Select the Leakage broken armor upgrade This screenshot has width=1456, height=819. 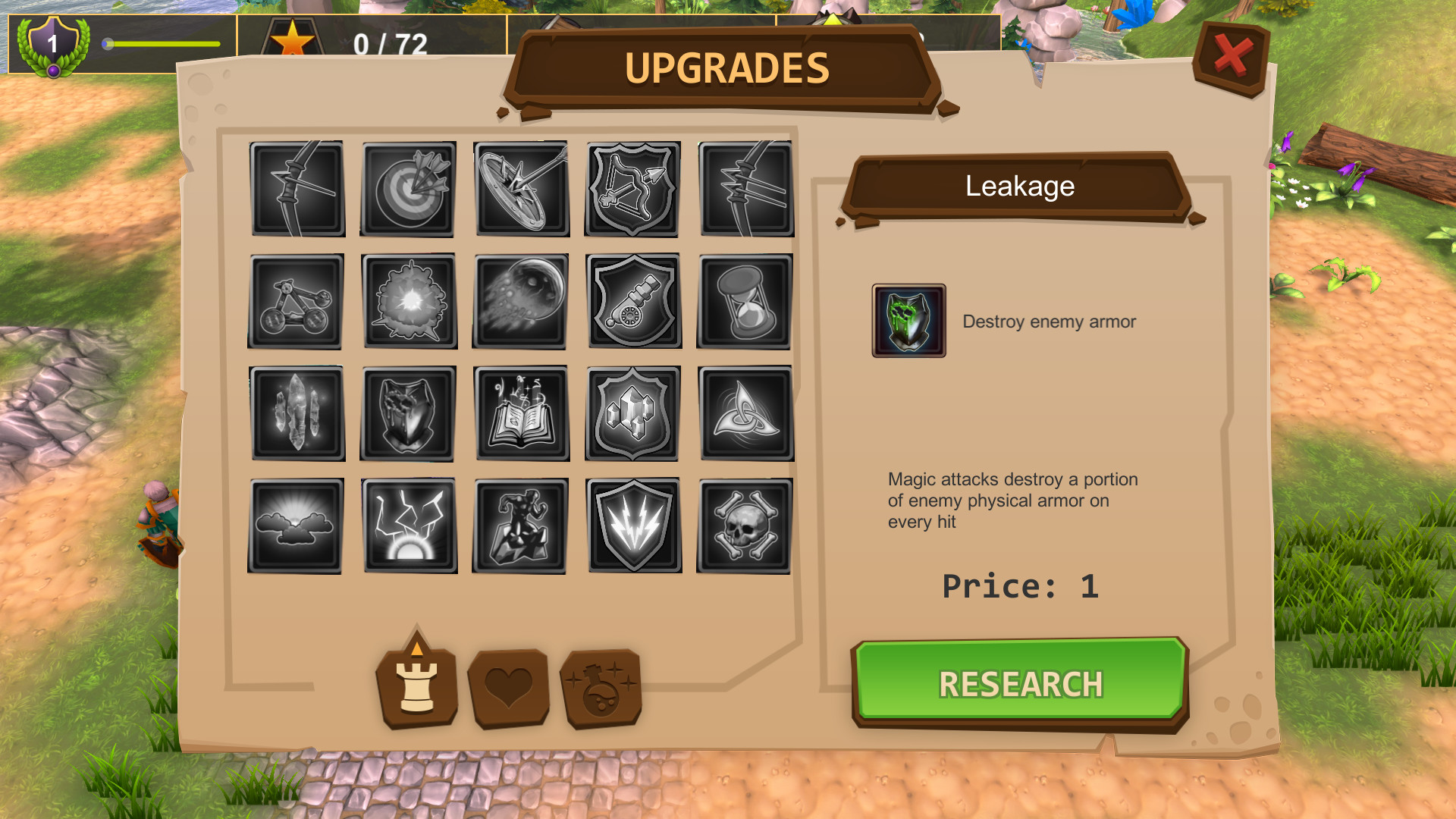(409, 413)
